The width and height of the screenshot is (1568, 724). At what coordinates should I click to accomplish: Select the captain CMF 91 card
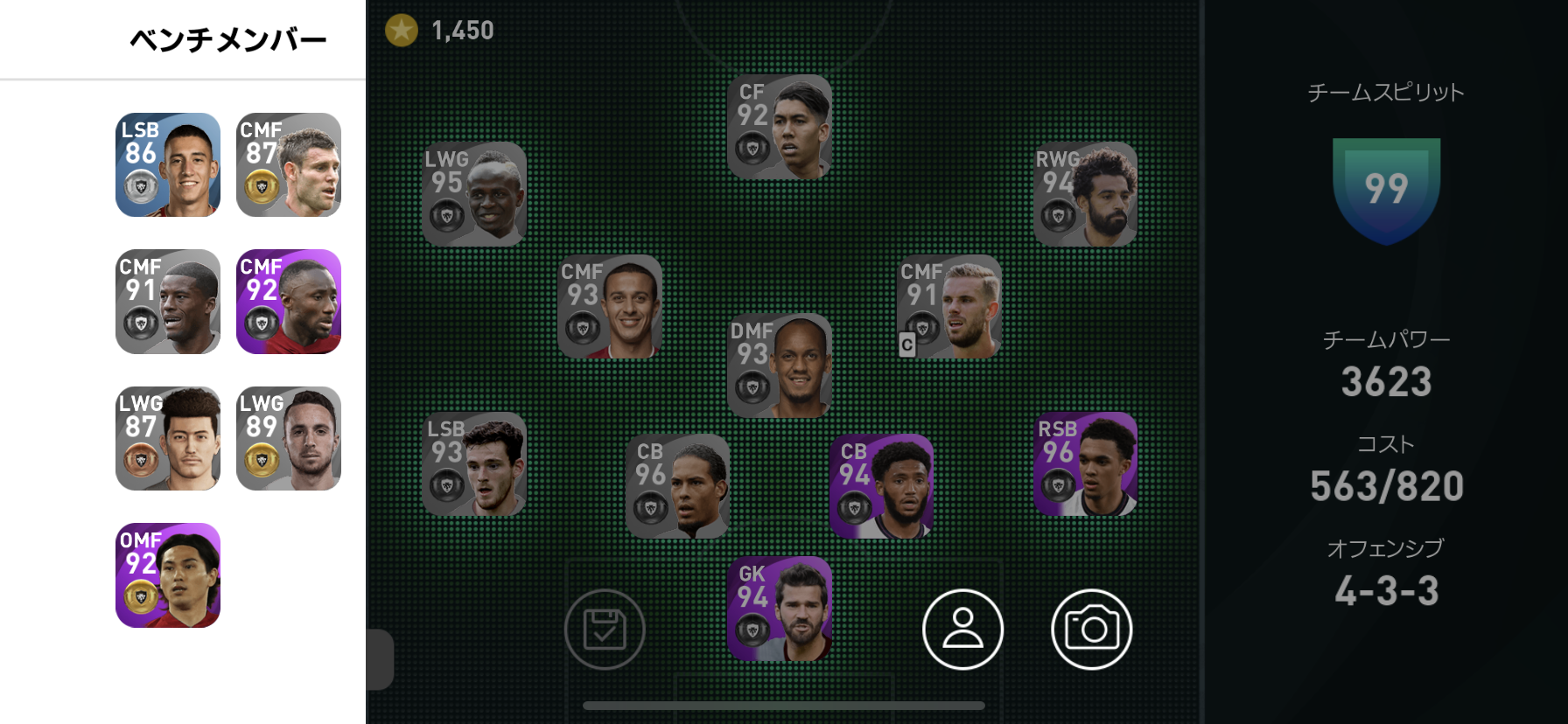click(949, 306)
